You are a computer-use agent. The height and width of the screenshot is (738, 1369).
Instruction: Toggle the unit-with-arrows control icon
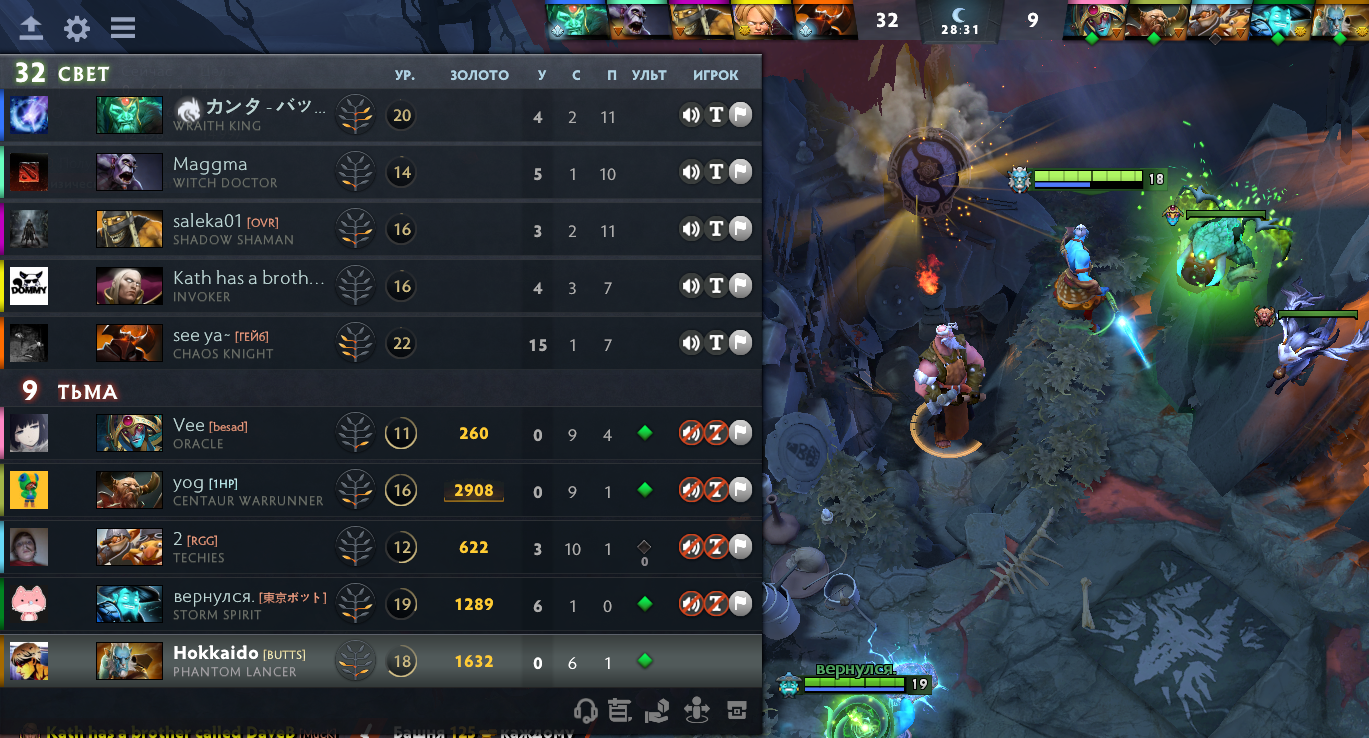(697, 711)
